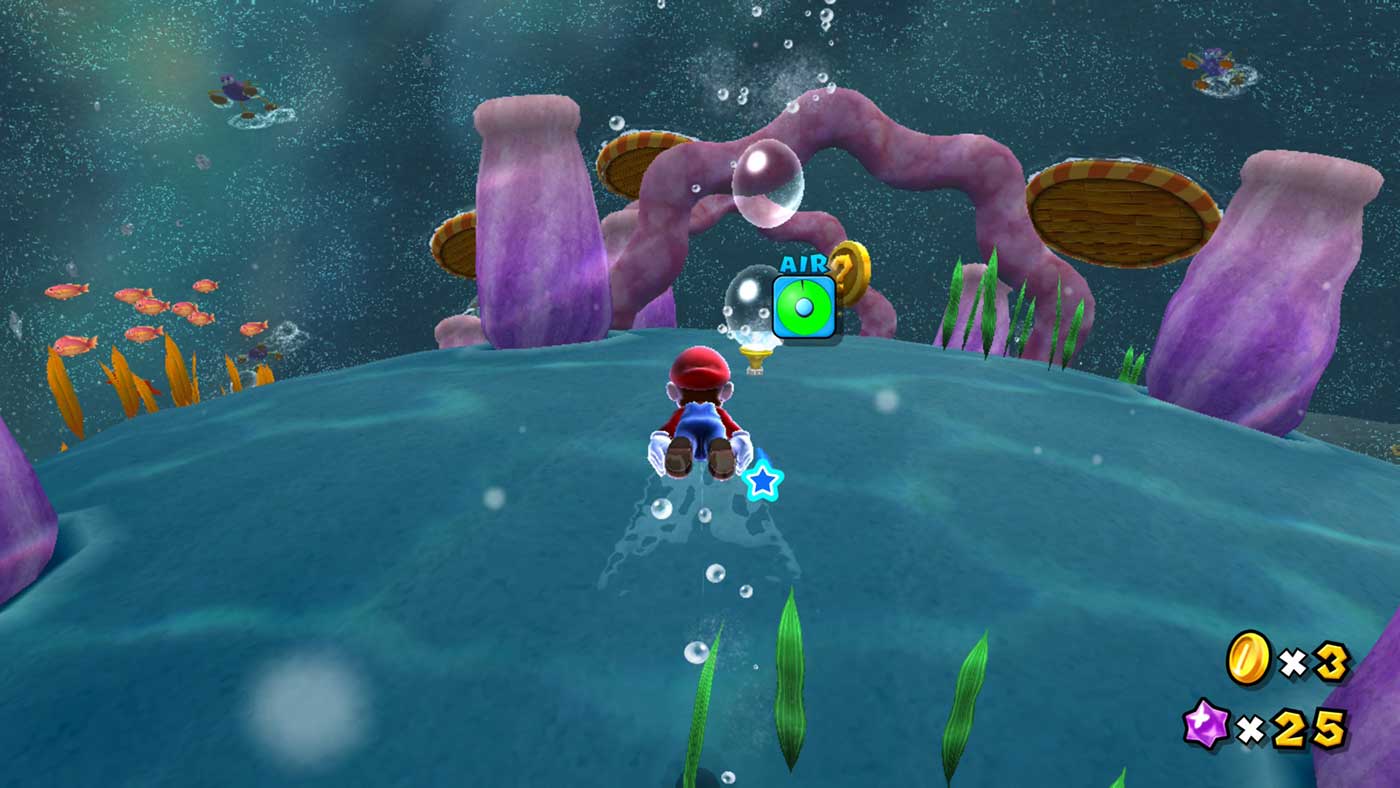This screenshot has width=1400, height=788.
Task: Select the blue star cursor near Mario
Action: [x=765, y=483]
